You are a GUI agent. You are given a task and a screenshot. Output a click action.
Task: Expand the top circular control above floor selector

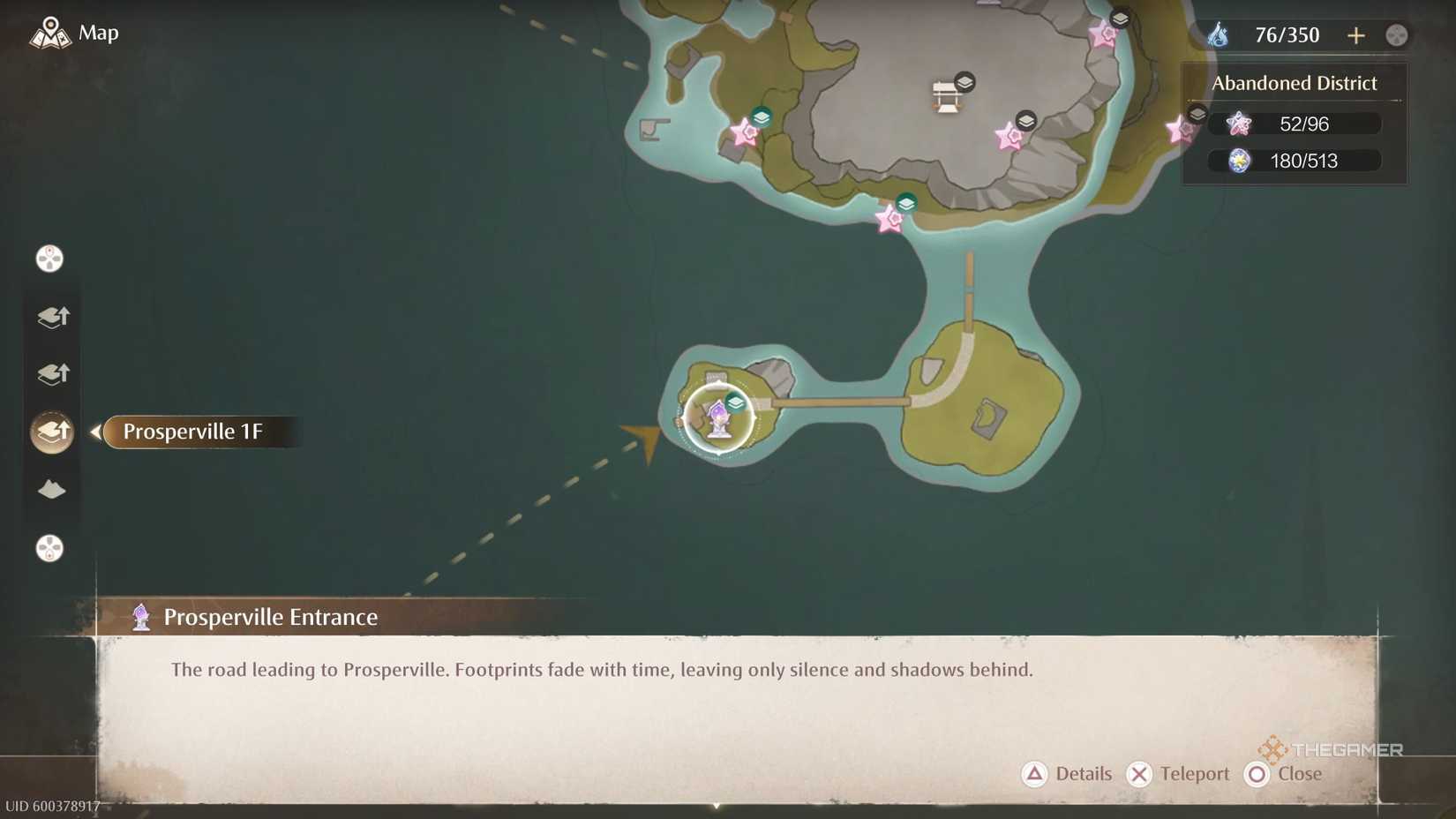pyautogui.click(x=50, y=258)
